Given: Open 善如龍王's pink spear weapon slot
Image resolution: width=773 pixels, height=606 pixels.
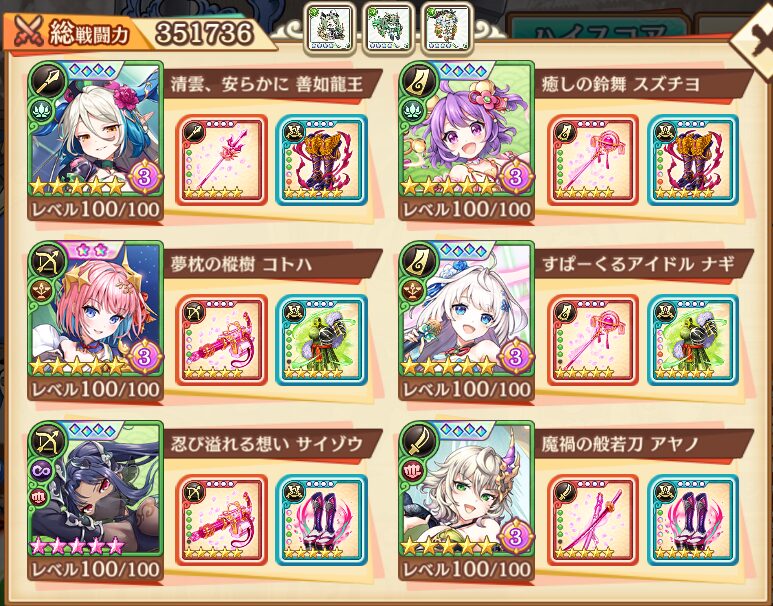Looking at the screenshot, I should click(x=221, y=160).
